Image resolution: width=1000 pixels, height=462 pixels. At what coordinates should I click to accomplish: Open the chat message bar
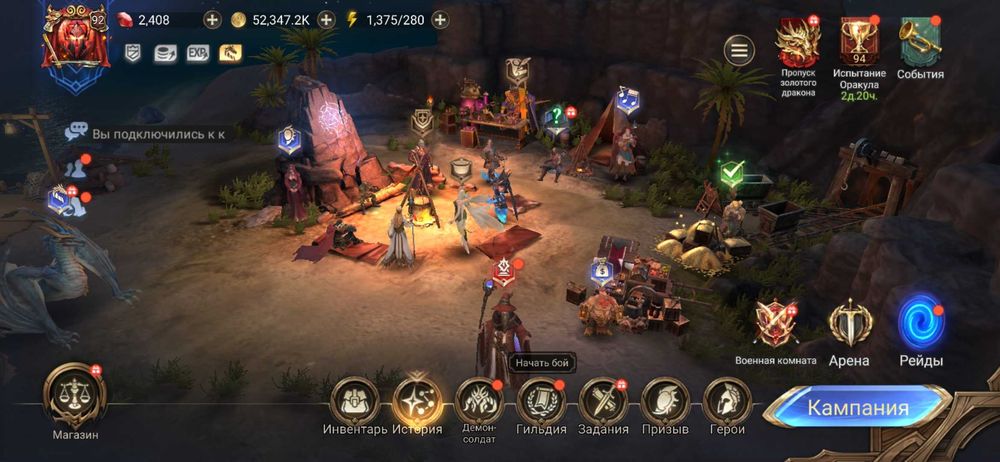tap(150, 132)
